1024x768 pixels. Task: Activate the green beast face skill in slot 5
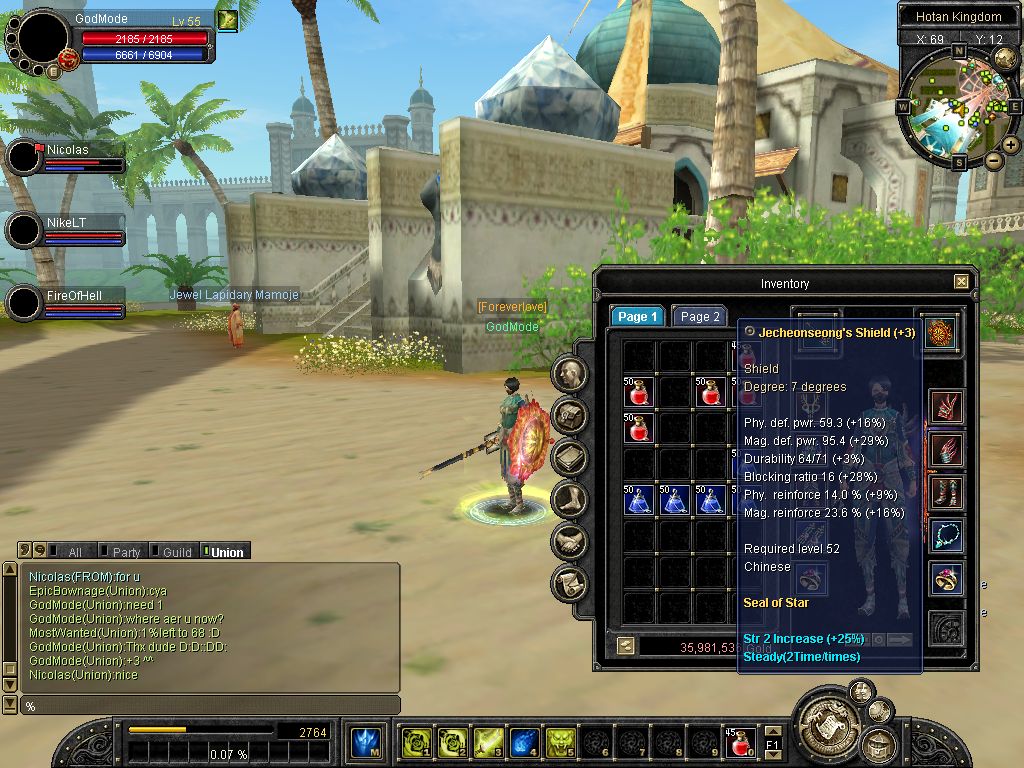click(562, 743)
